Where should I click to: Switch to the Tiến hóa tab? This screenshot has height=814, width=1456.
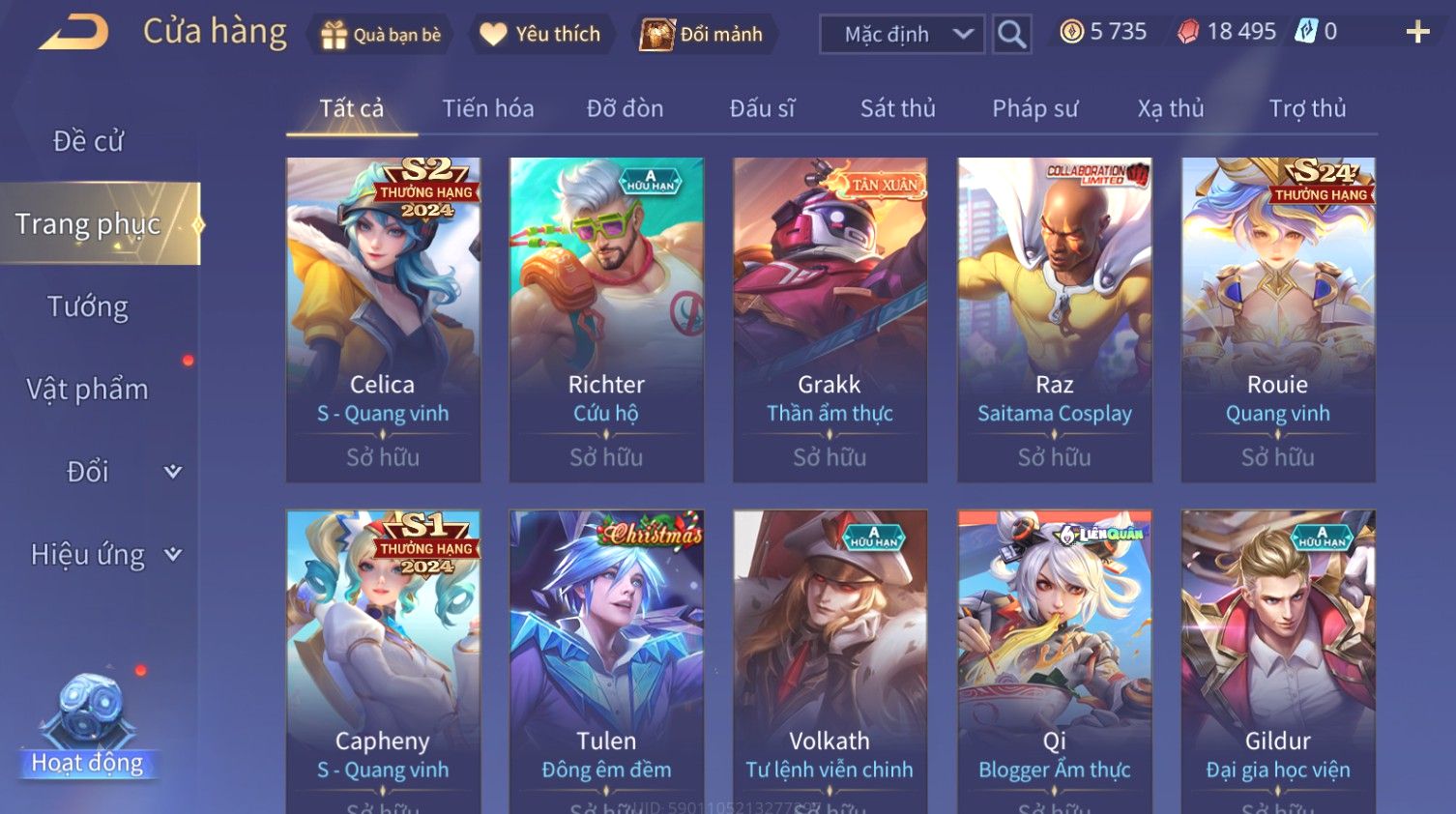[x=487, y=108]
